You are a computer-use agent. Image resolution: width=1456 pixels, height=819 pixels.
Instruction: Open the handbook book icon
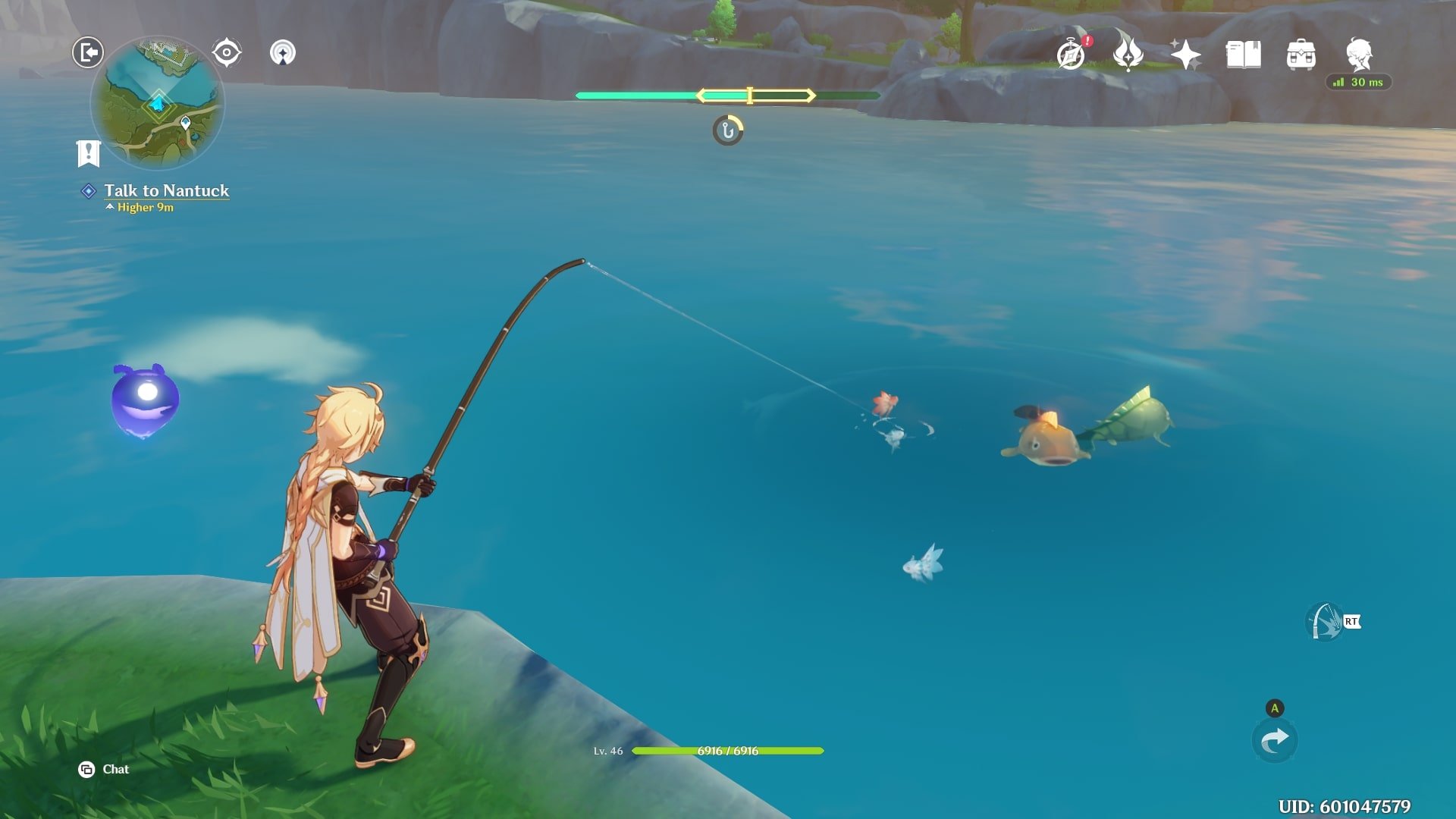(x=1243, y=55)
